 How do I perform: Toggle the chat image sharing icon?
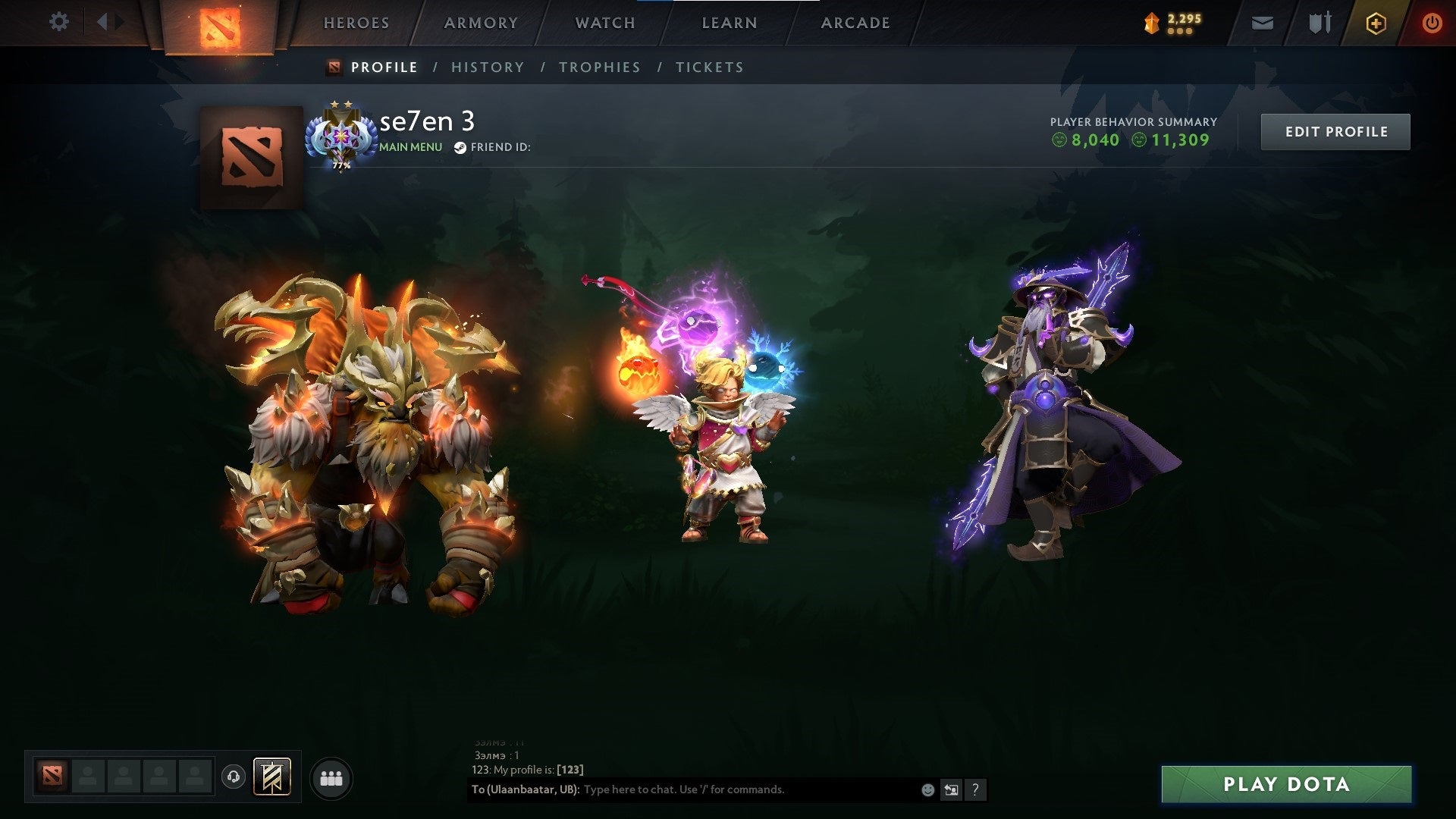click(951, 789)
